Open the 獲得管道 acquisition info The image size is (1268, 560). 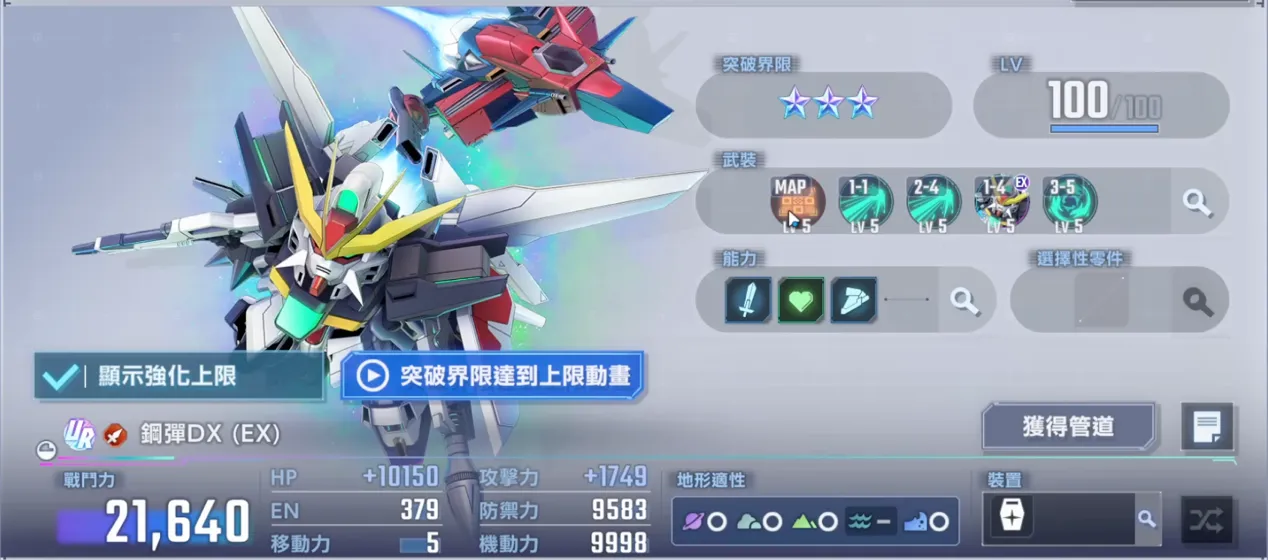pyautogui.click(x=1068, y=427)
